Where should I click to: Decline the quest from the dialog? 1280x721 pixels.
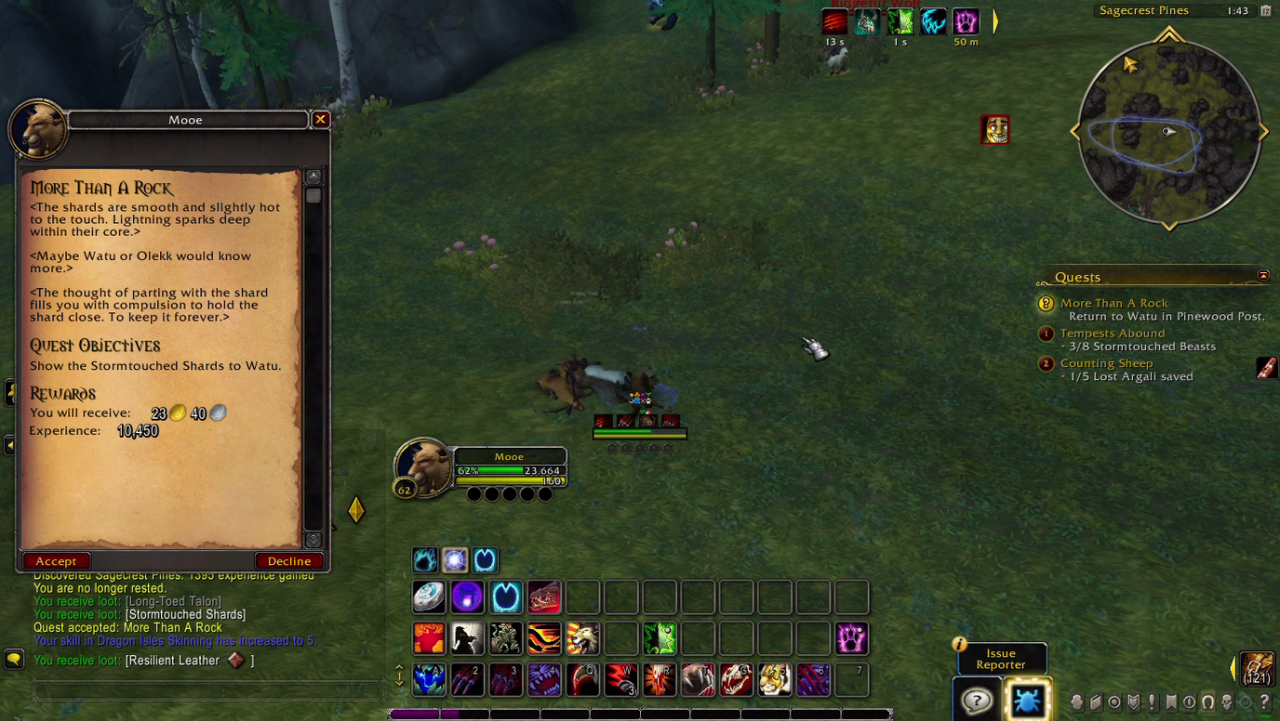(x=289, y=561)
